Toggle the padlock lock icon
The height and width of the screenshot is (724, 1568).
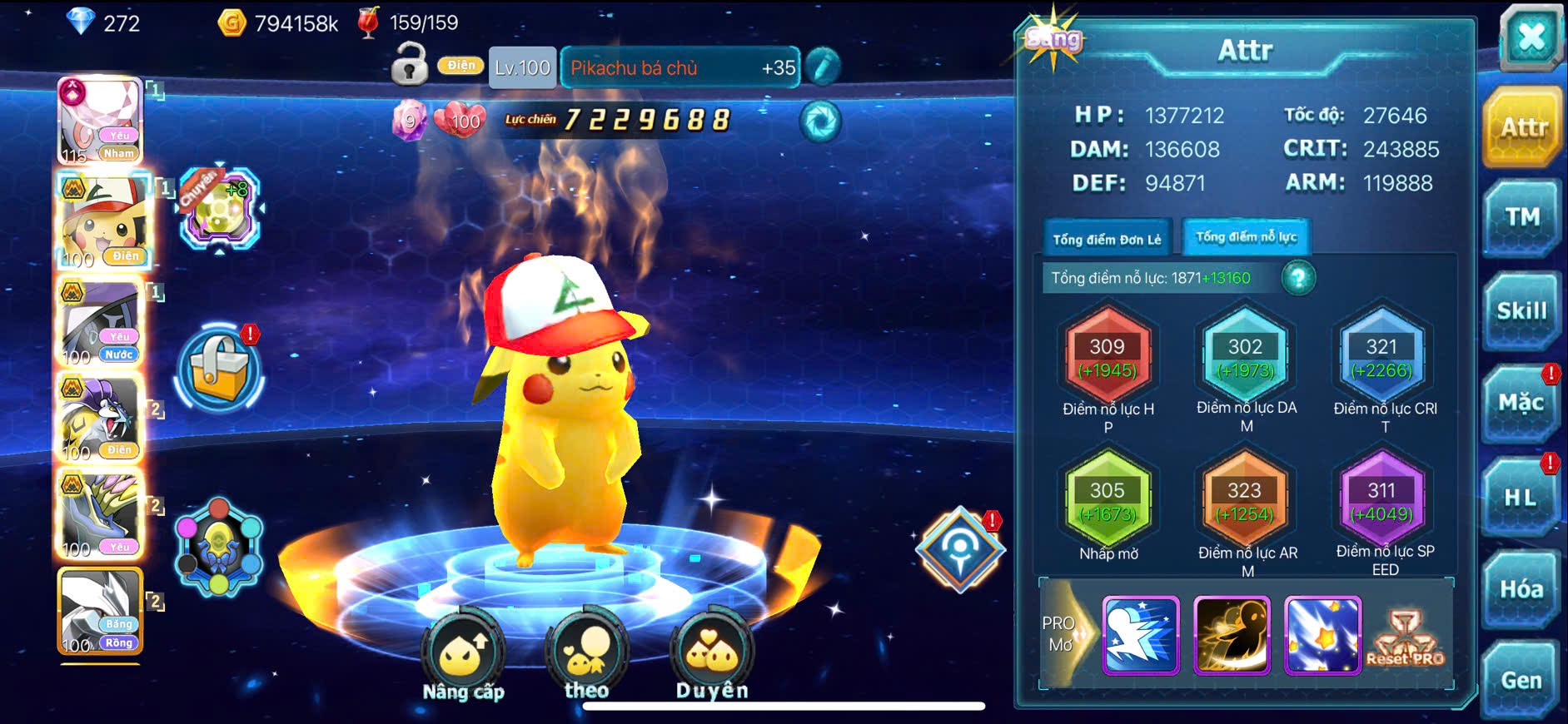[410, 66]
